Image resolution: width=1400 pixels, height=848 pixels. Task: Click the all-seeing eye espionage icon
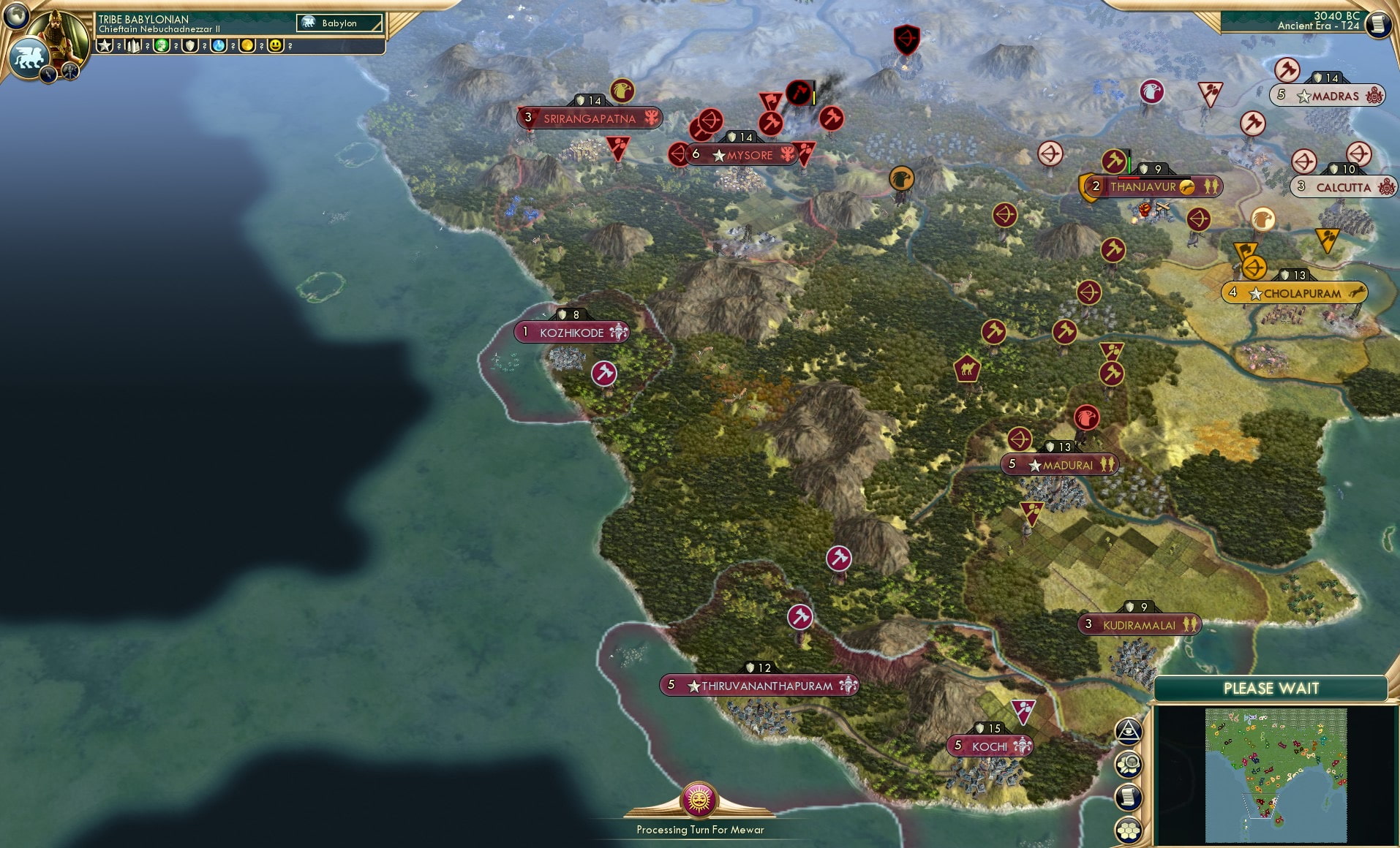click(x=1127, y=730)
